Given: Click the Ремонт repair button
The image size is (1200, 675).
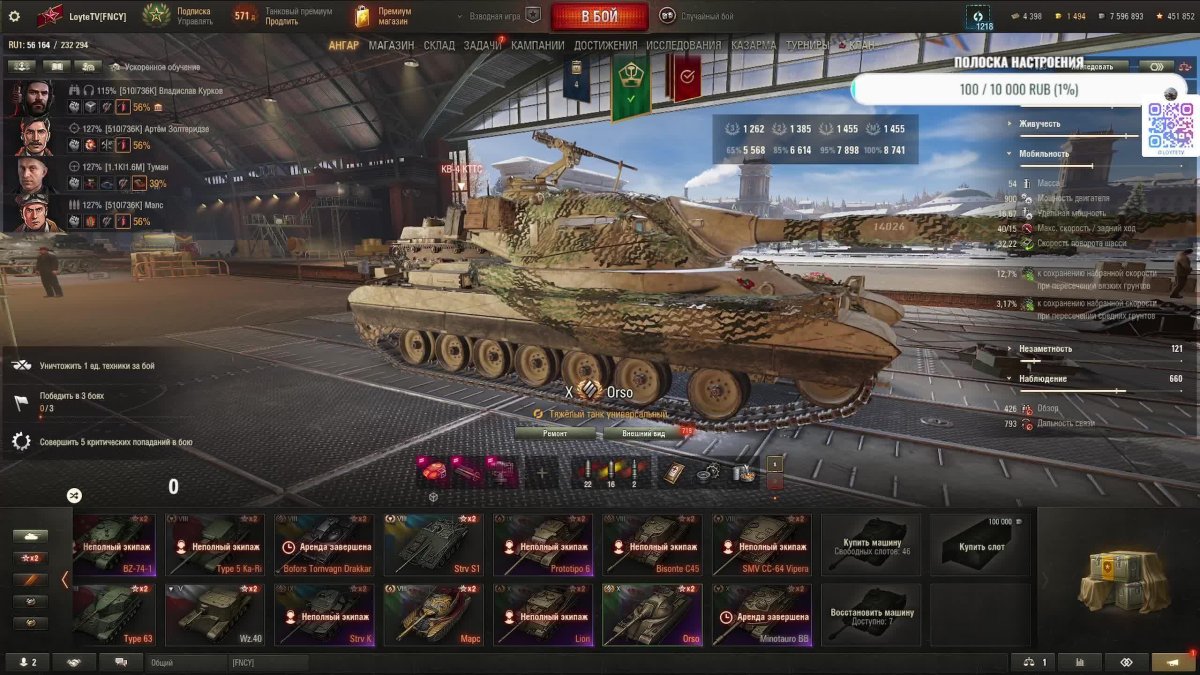Looking at the screenshot, I should pyautogui.click(x=555, y=434).
